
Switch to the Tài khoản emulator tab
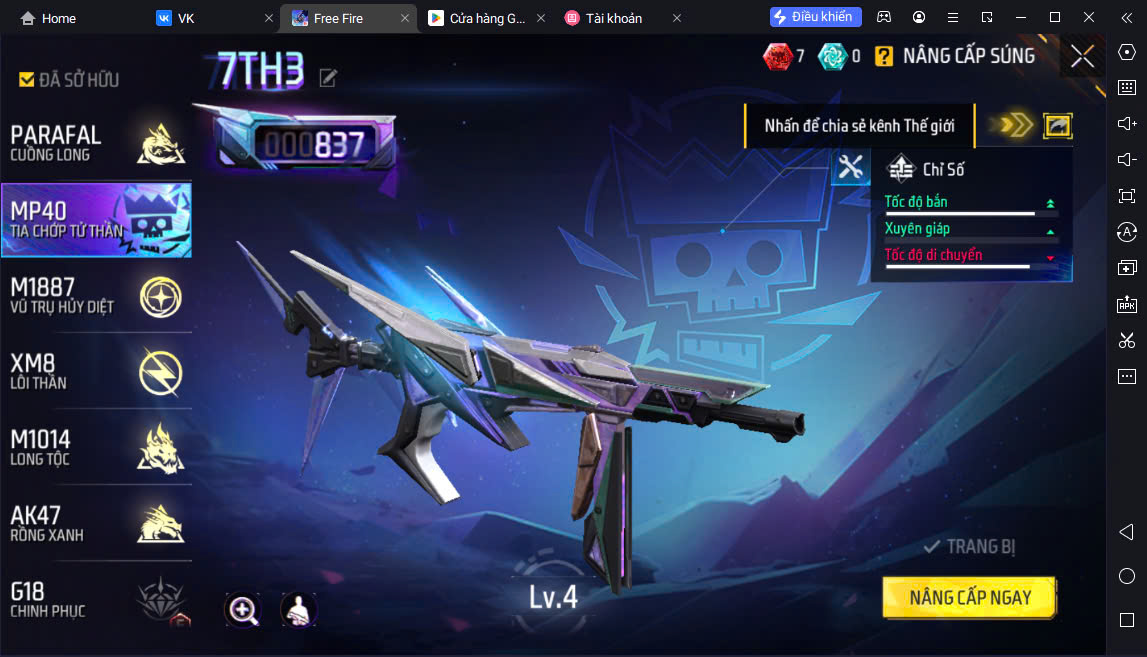[x=614, y=18]
